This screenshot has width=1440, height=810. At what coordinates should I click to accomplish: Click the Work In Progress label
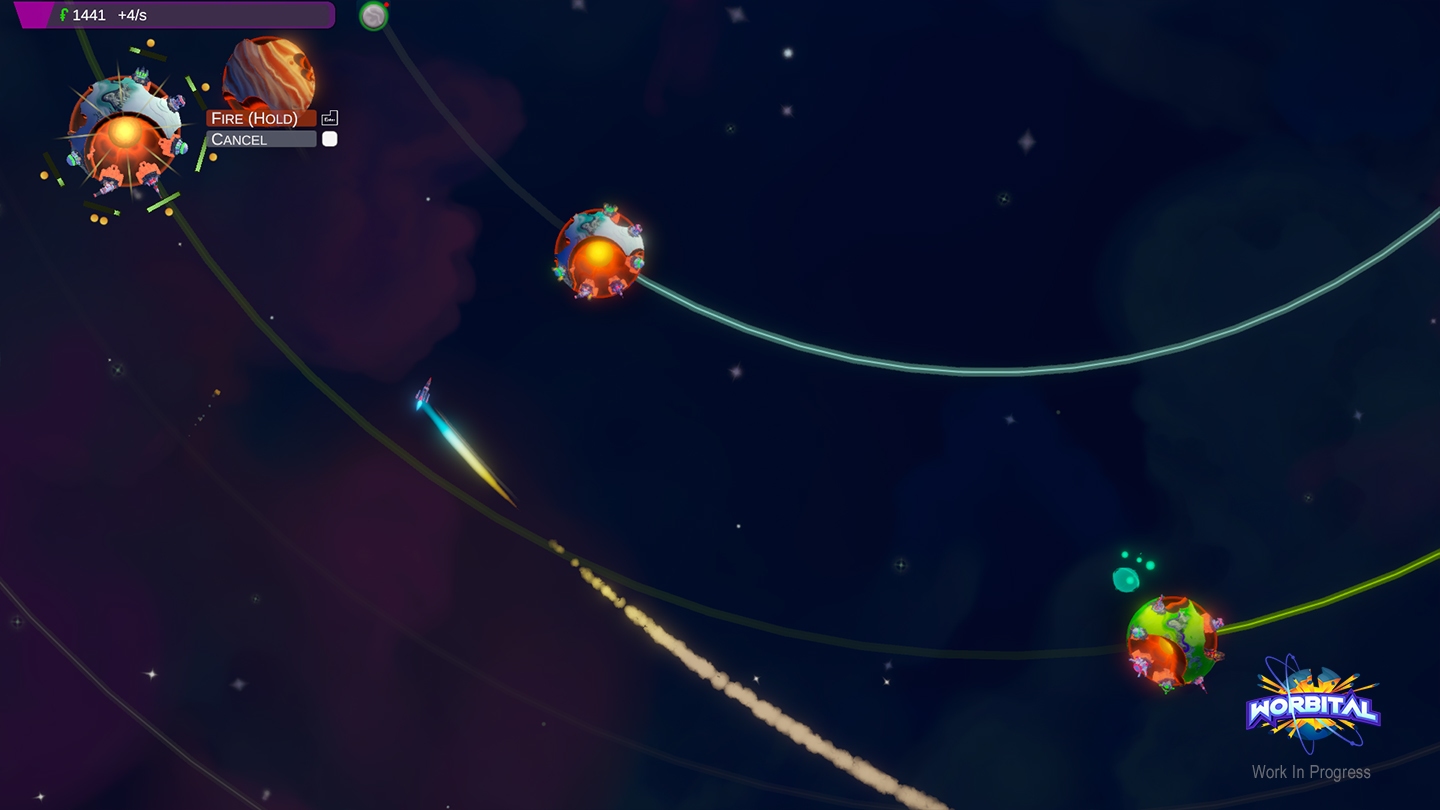[x=1311, y=773]
